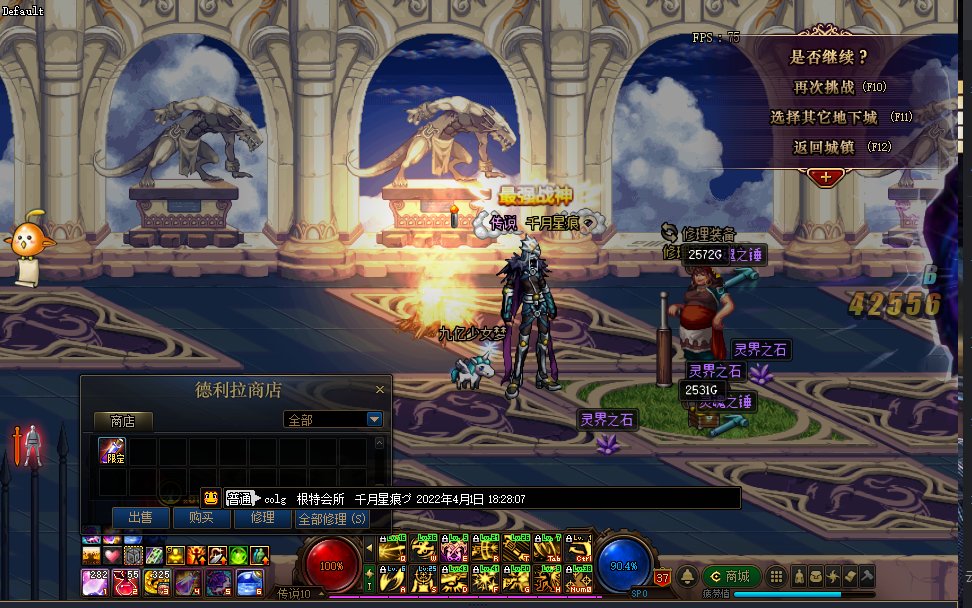Use the gold coin item with count 325

158,581
